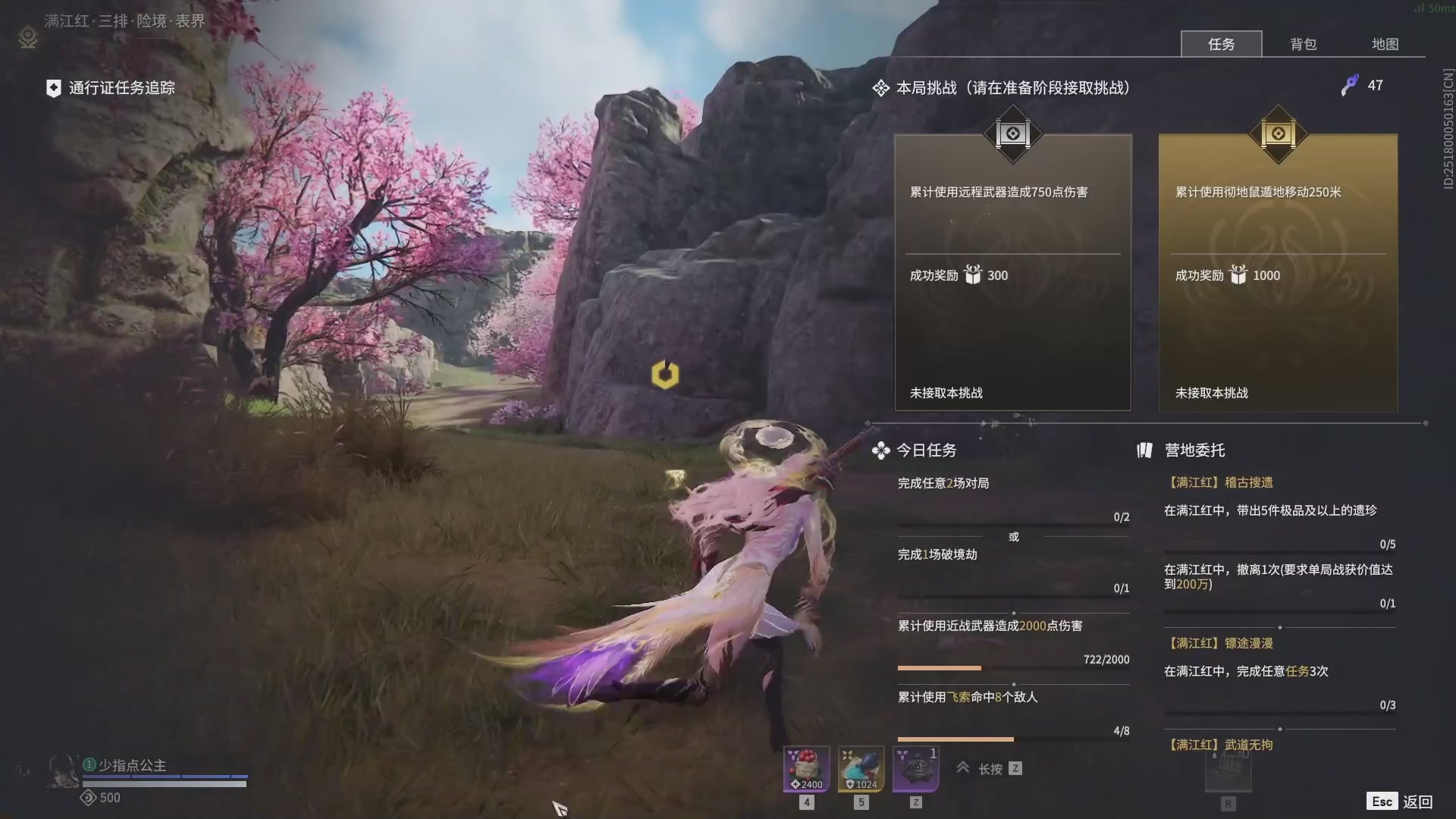Switch to the 背包 tab

(1303, 44)
